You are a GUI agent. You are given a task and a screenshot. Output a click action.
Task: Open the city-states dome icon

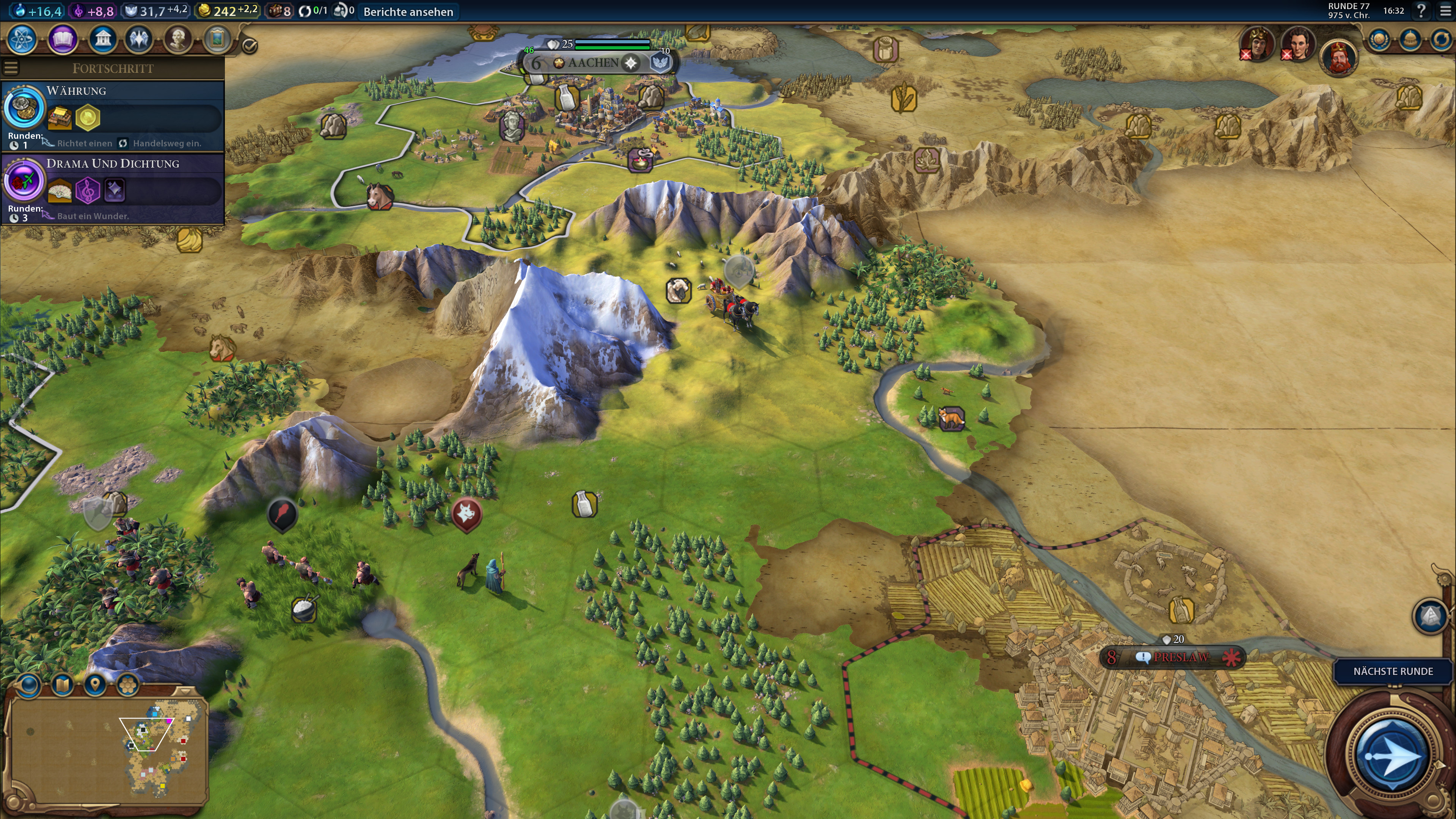tap(1410, 40)
